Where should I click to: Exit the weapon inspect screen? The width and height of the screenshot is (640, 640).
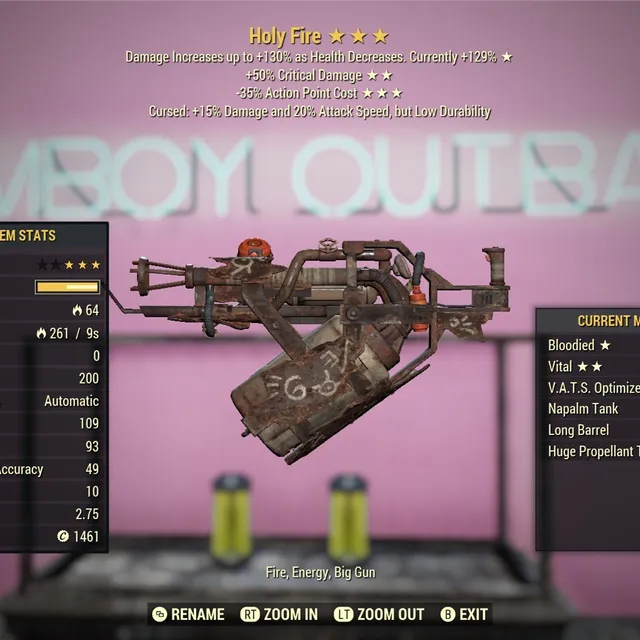pyautogui.click(x=464, y=614)
